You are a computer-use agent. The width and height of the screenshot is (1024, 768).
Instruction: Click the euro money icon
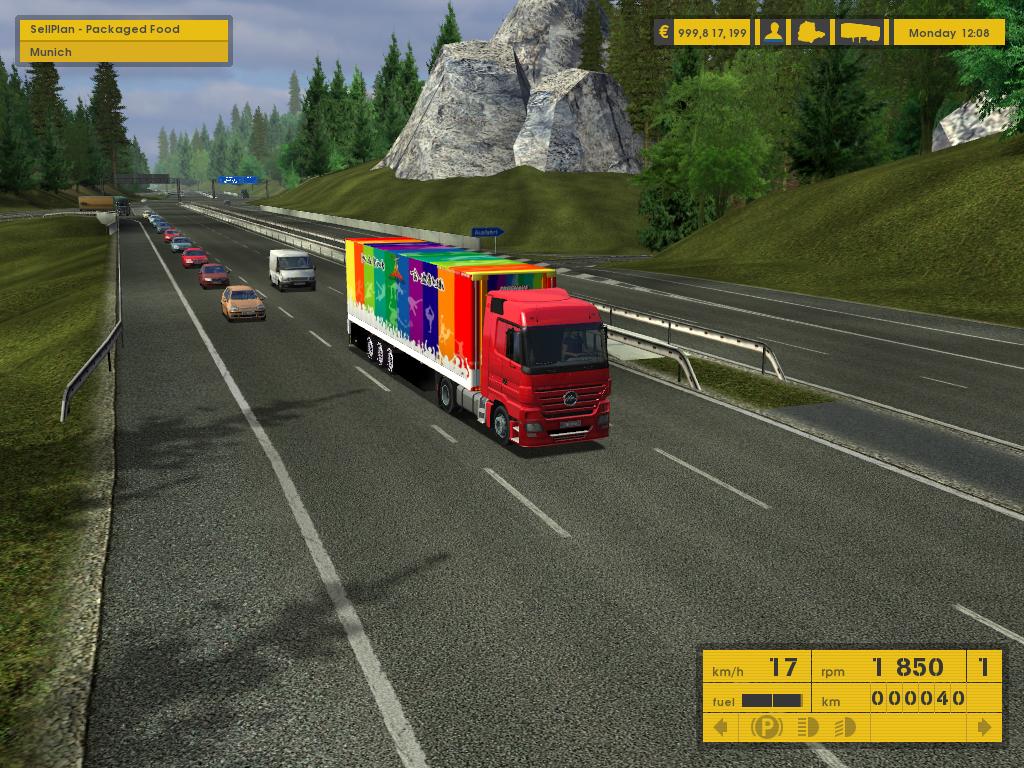tap(664, 32)
